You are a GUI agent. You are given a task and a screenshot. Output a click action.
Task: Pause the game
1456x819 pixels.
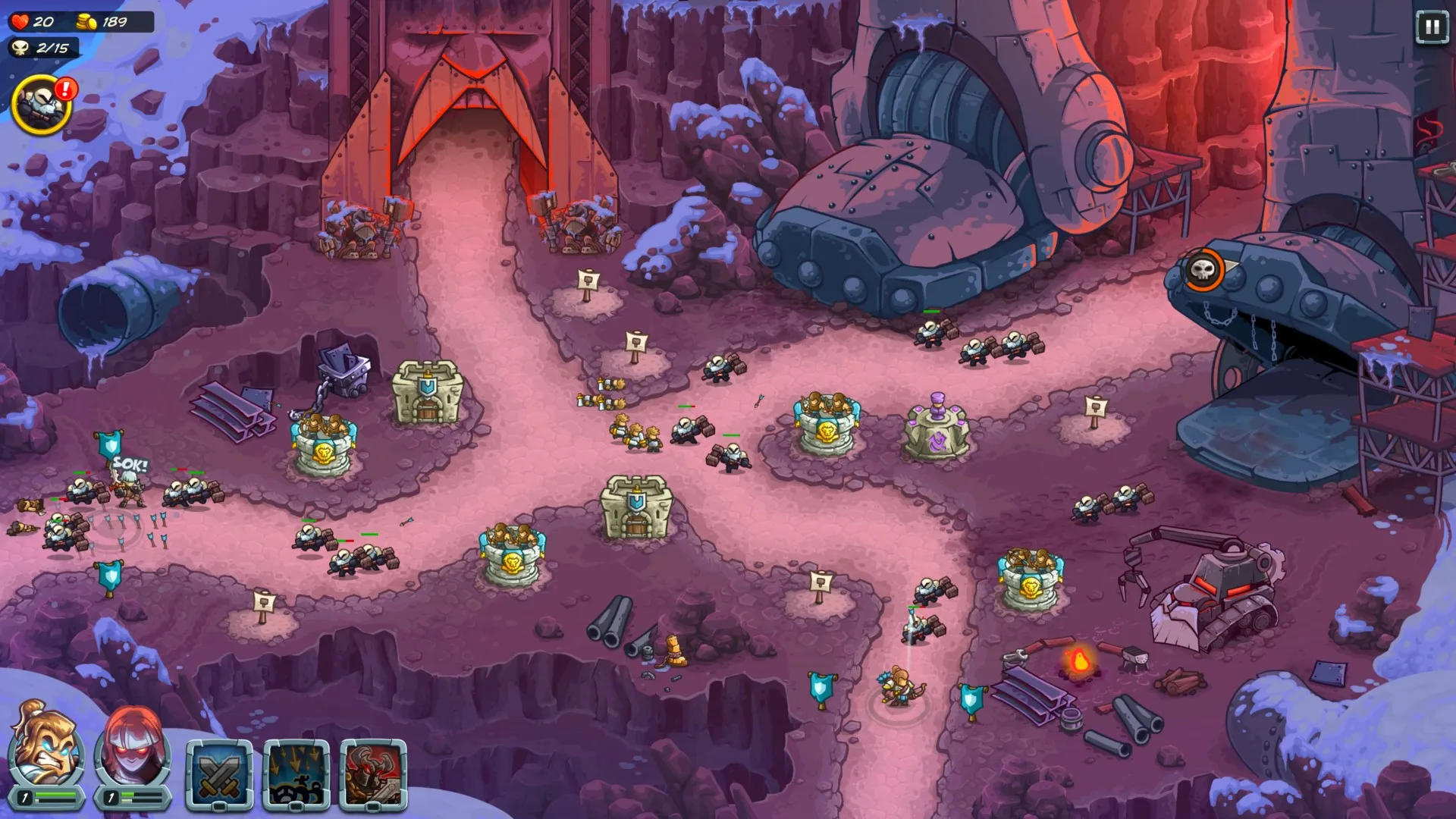click(x=1431, y=28)
